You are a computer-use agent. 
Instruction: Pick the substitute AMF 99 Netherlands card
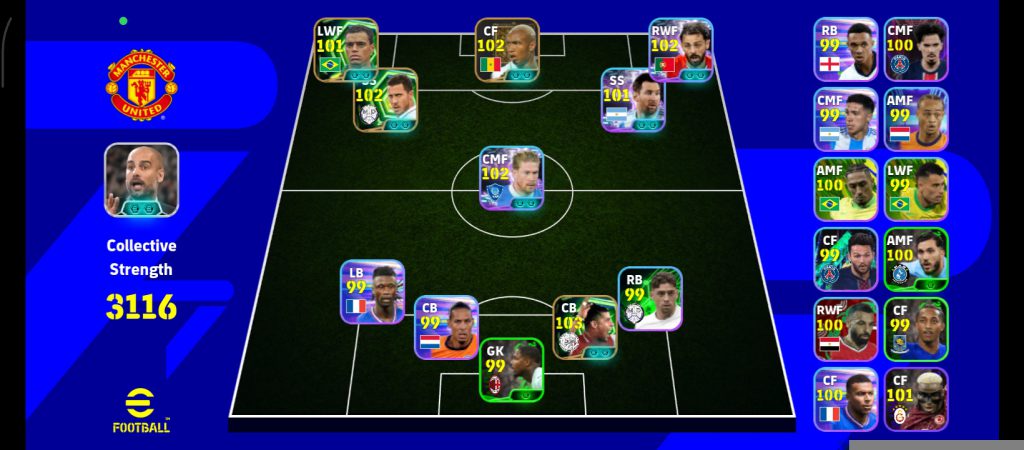[x=915, y=119]
